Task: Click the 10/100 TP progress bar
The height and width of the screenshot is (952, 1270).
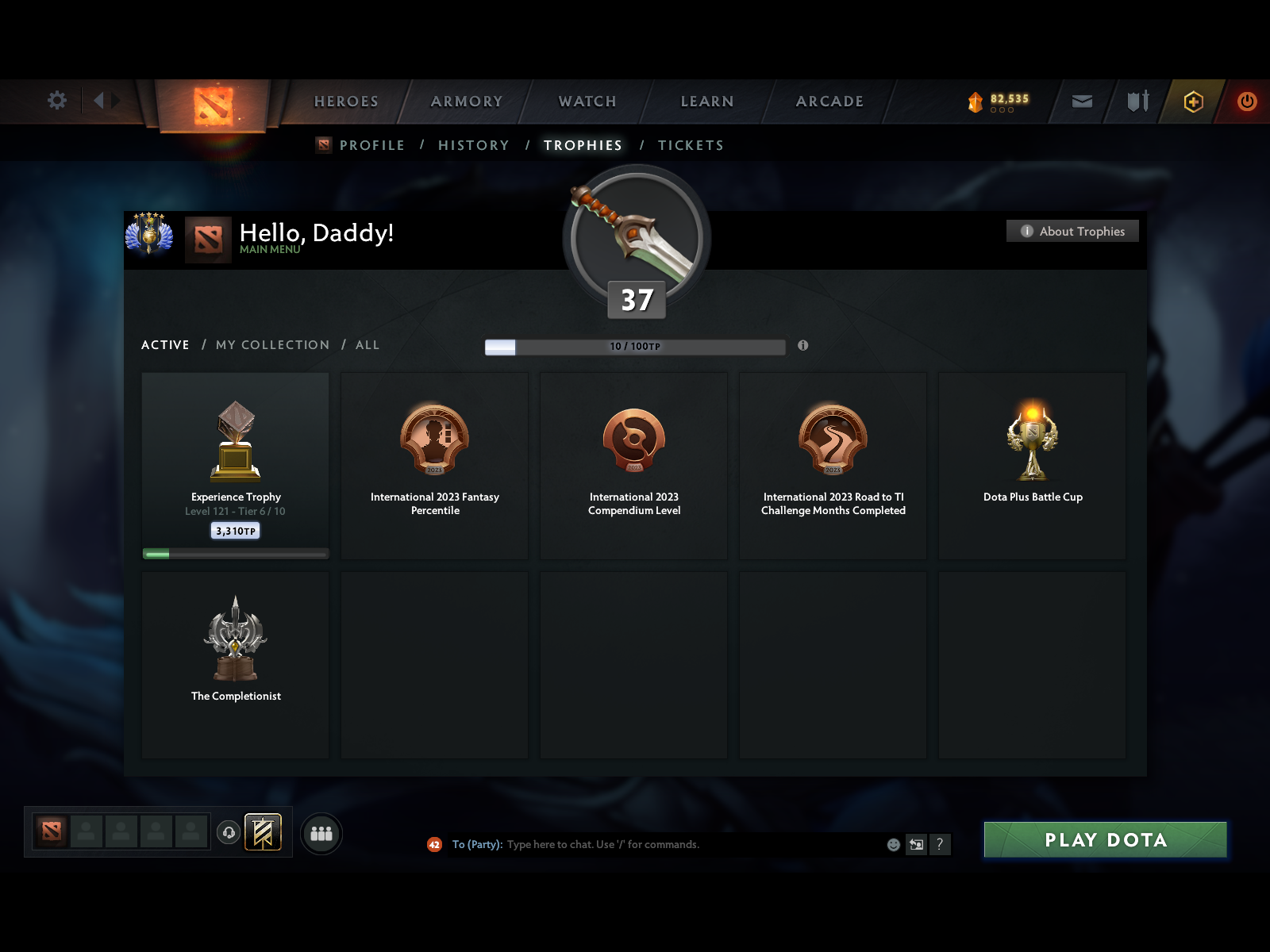Action: 635,347
